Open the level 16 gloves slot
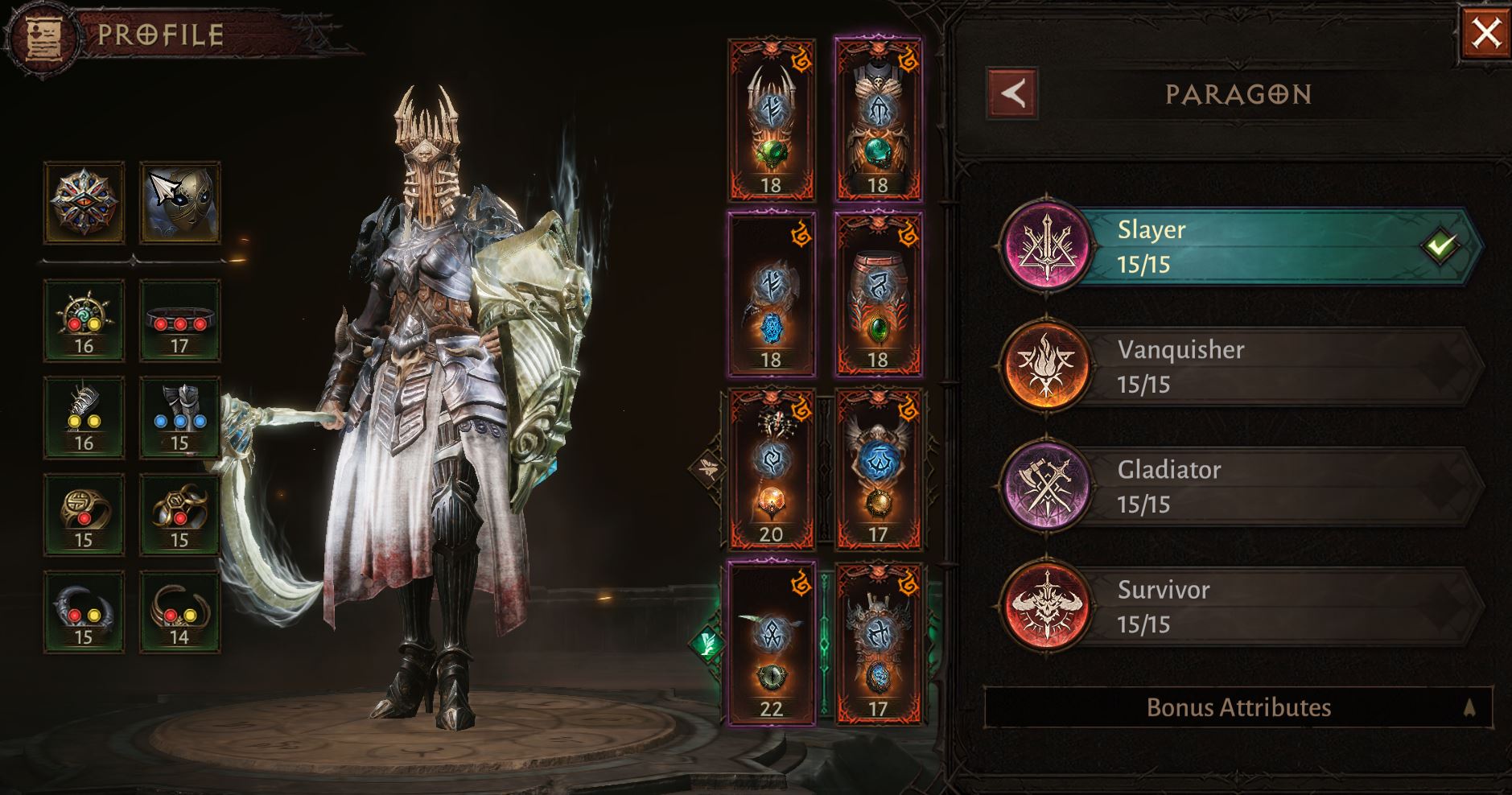Viewport: 1512px width, 795px height. pos(84,417)
